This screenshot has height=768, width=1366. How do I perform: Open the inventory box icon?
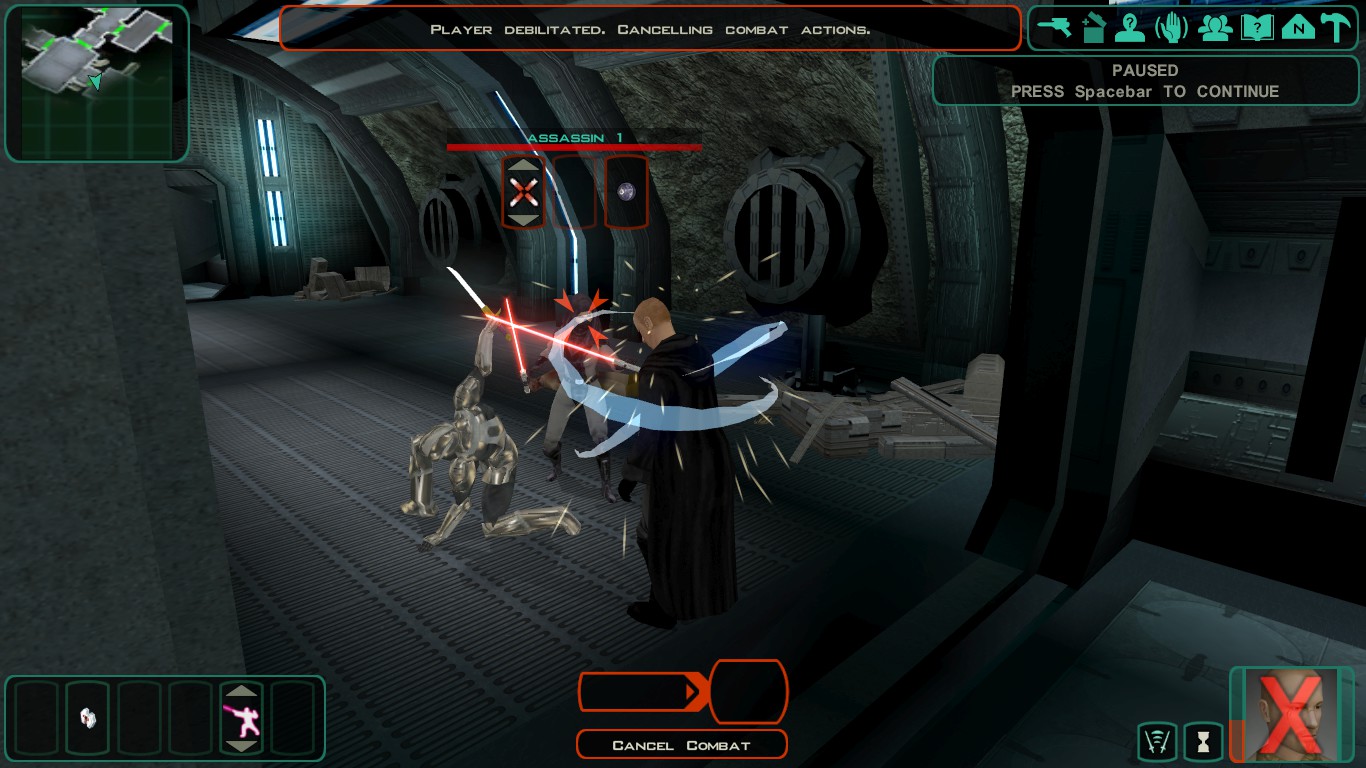tap(1093, 28)
